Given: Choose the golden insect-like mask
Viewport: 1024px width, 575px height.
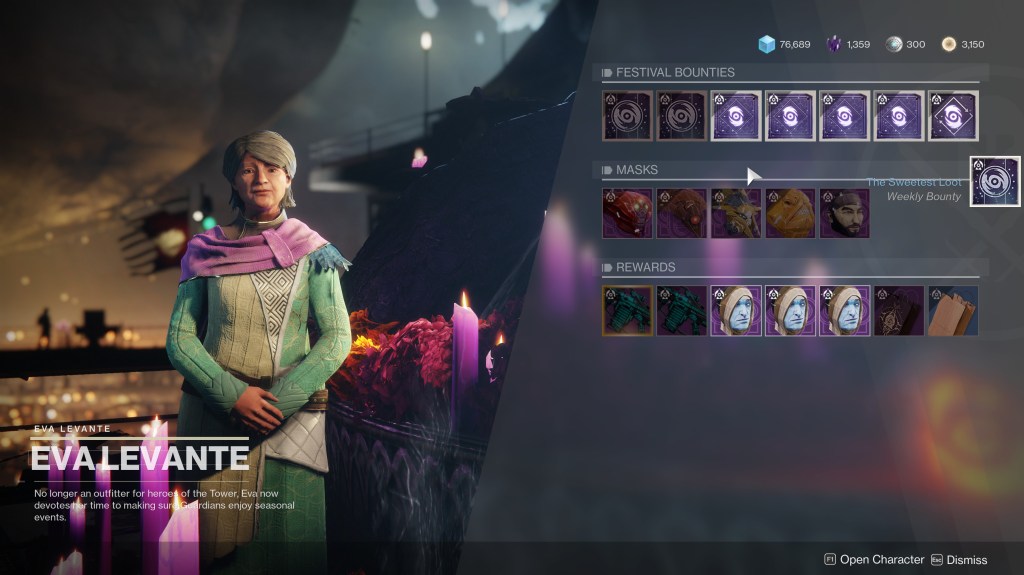Looking at the screenshot, I should click(736, 213).
